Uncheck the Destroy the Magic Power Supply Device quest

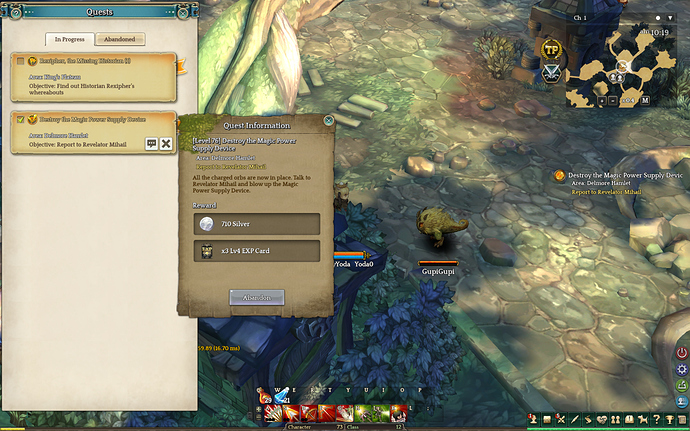20,119
